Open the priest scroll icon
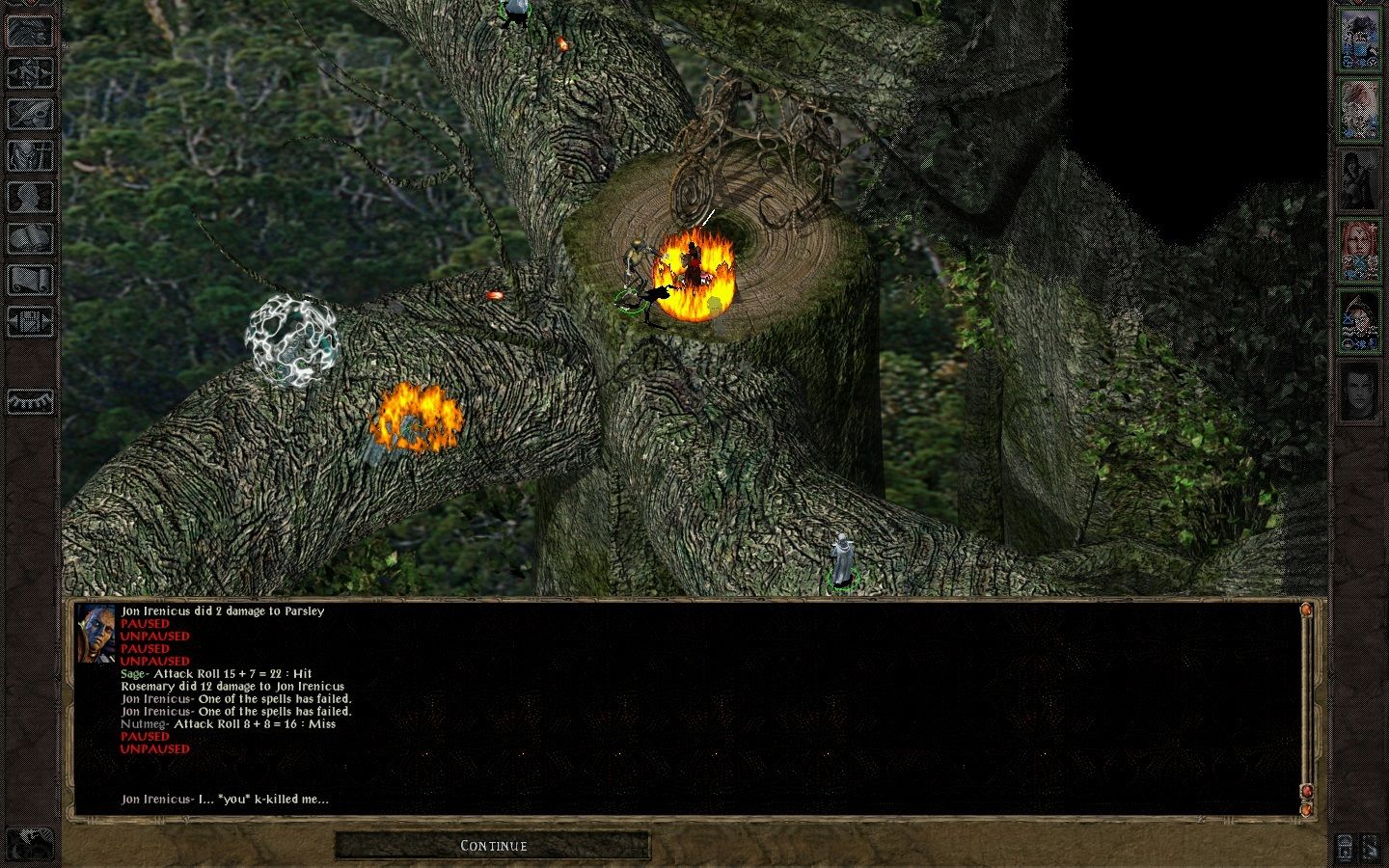Screen dimensions: 1389x868 pyautogui.click(x=31, y=281)
